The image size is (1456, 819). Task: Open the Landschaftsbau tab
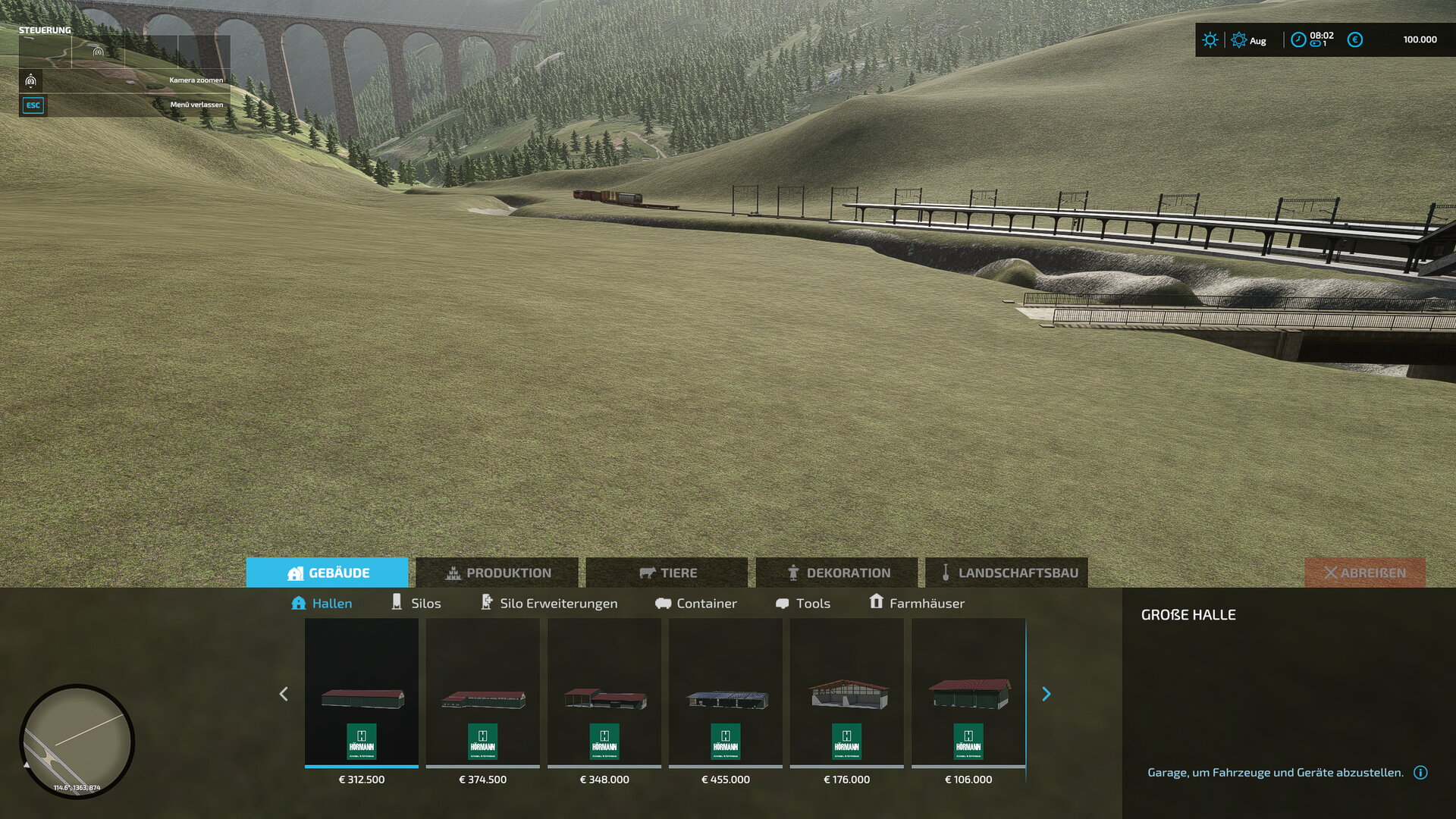pyautogui.click(x=1007, y=573)
